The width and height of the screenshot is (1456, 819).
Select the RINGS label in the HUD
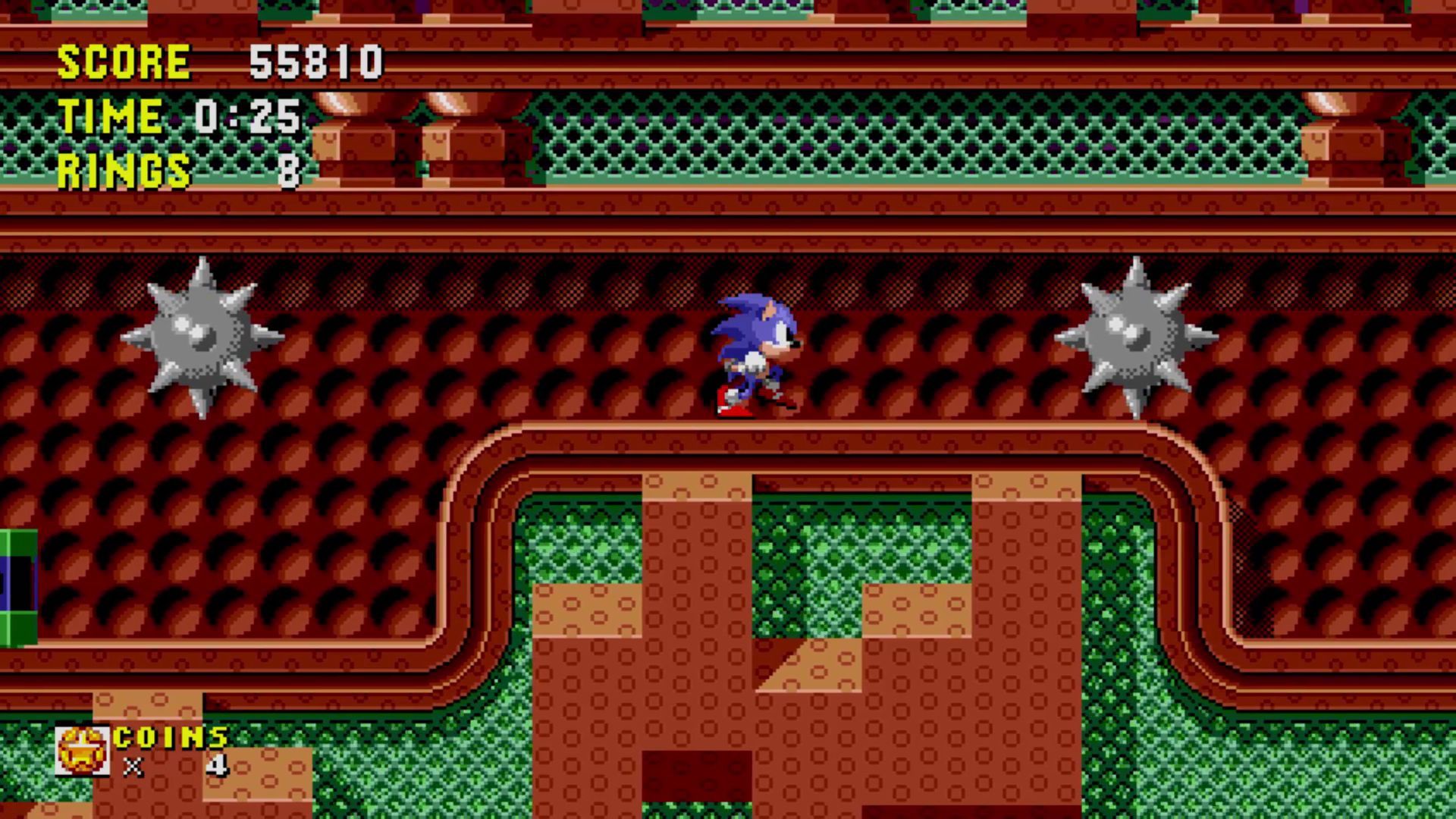tap(121, 168)
